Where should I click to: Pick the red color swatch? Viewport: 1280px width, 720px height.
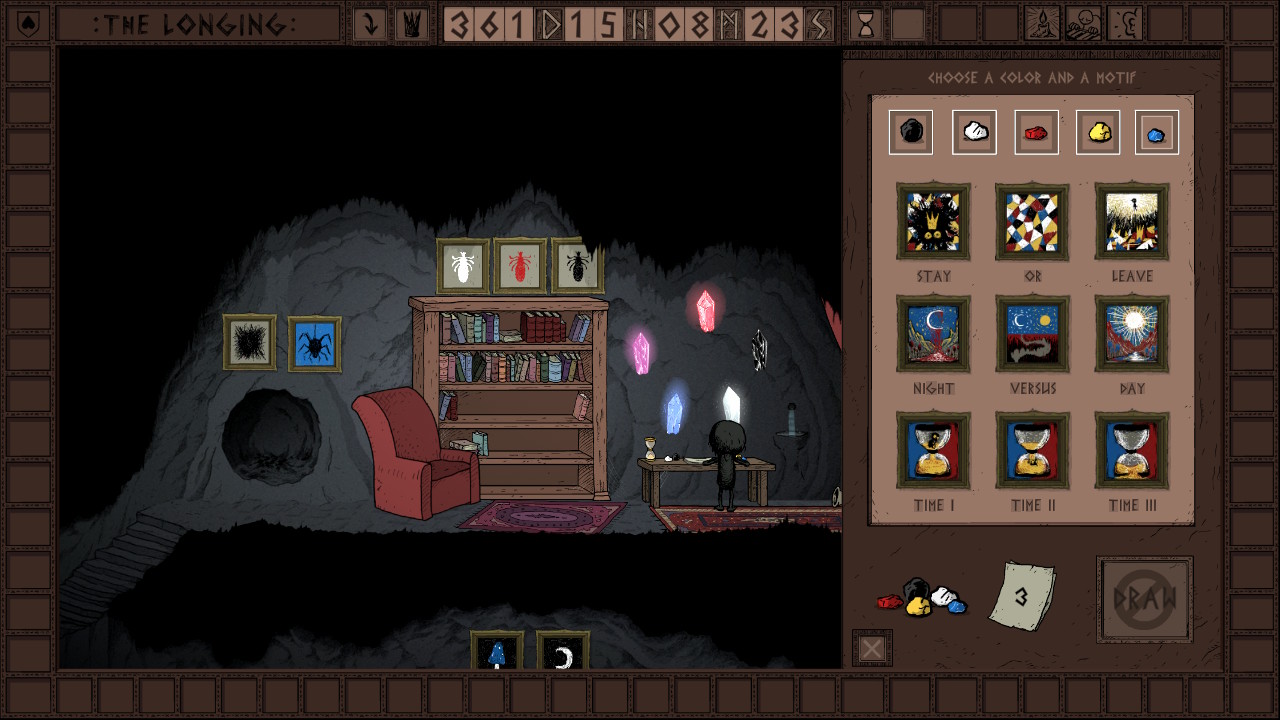coord(1036,132)
